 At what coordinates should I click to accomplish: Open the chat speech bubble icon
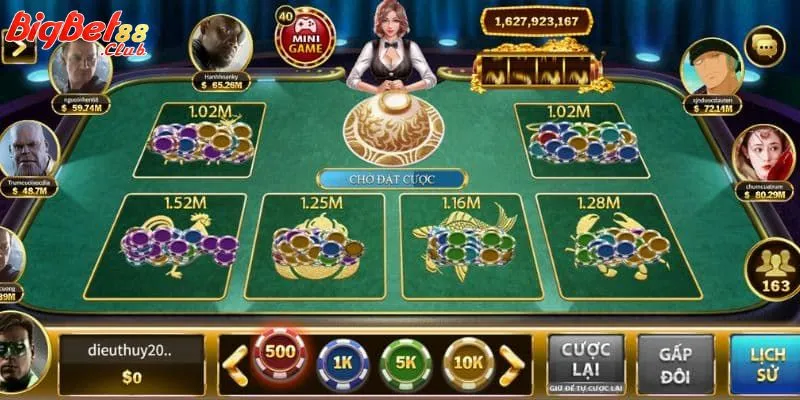coord(767,45)
